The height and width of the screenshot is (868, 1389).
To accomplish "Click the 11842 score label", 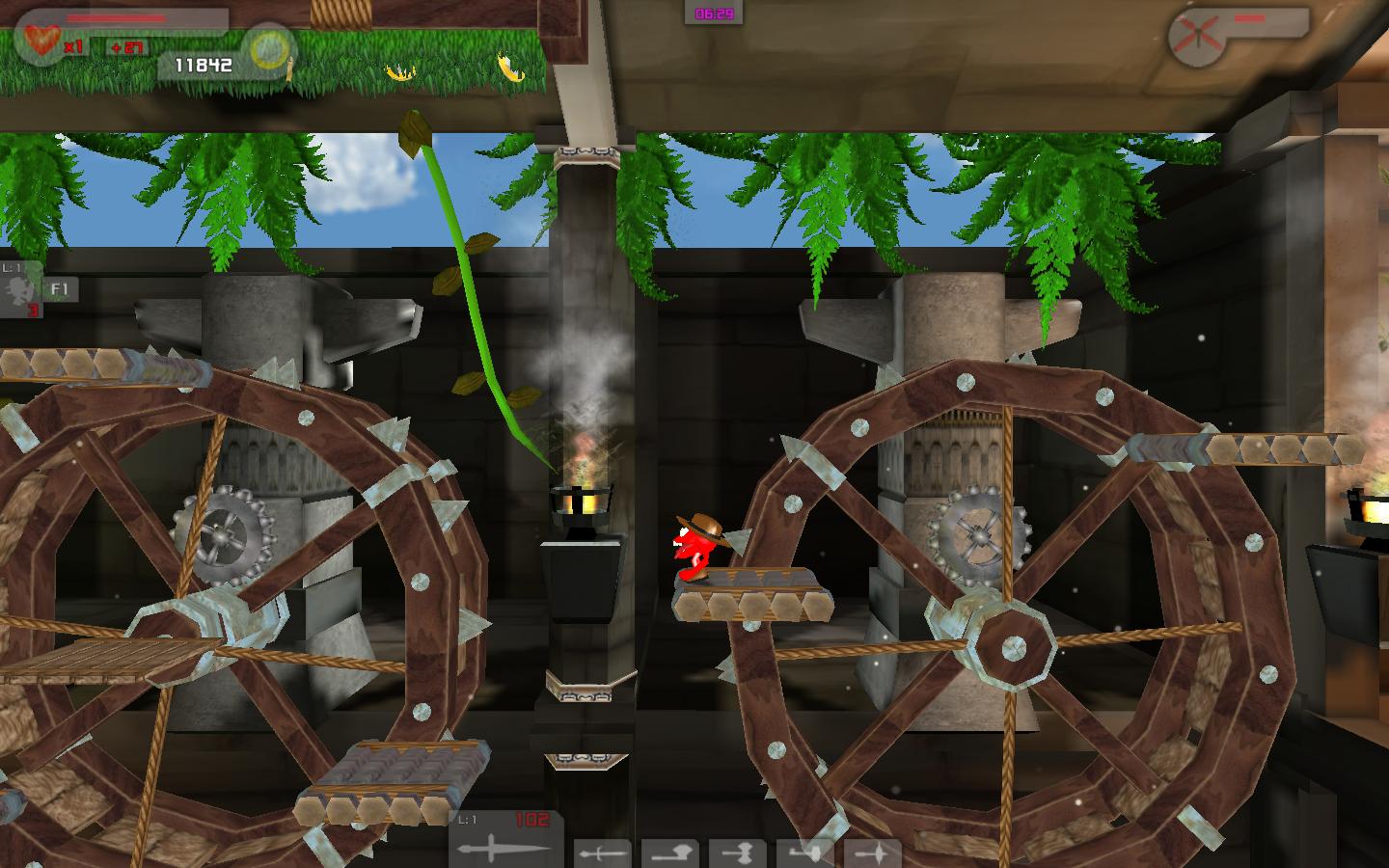I will (x=203, y=64).
